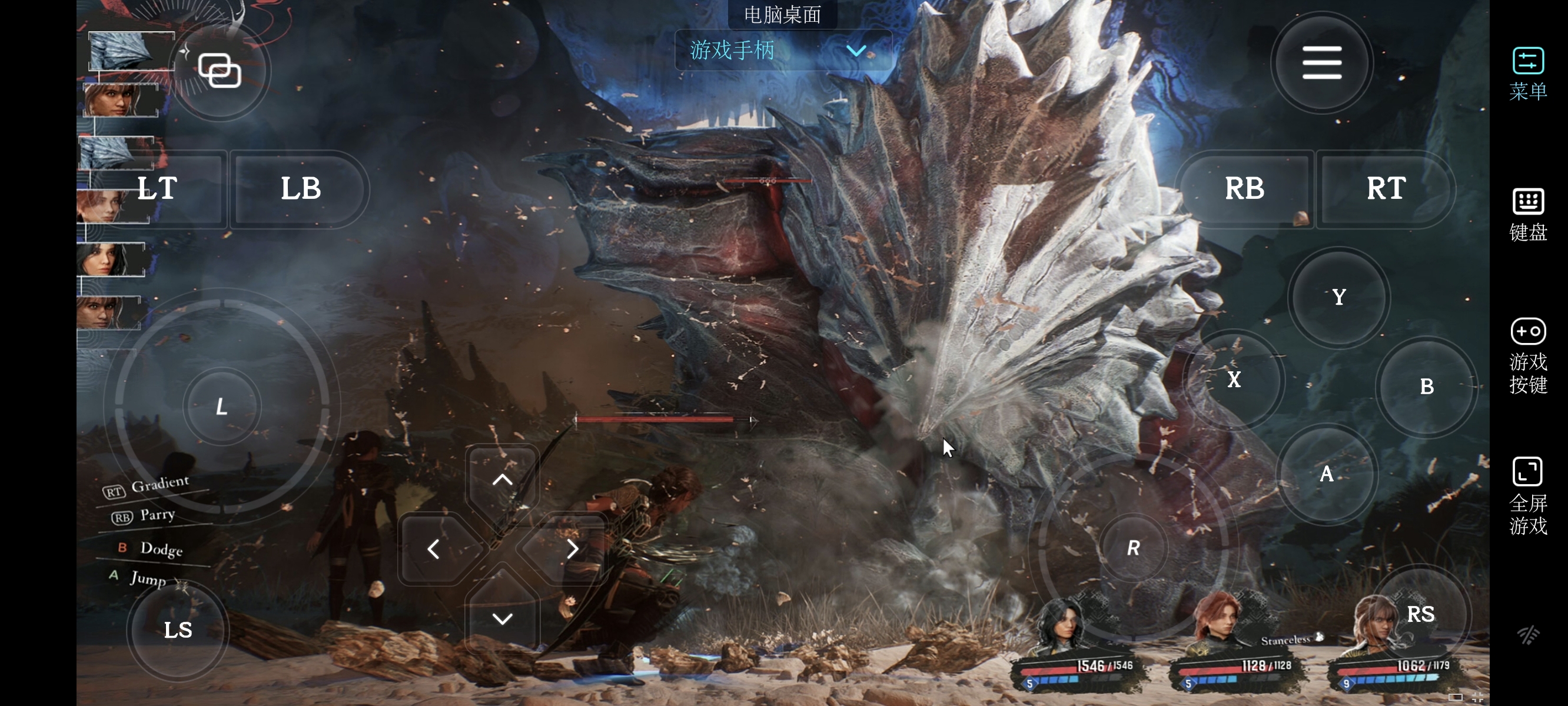Tap the LB virtual bumper button

[x=301, y=189]
